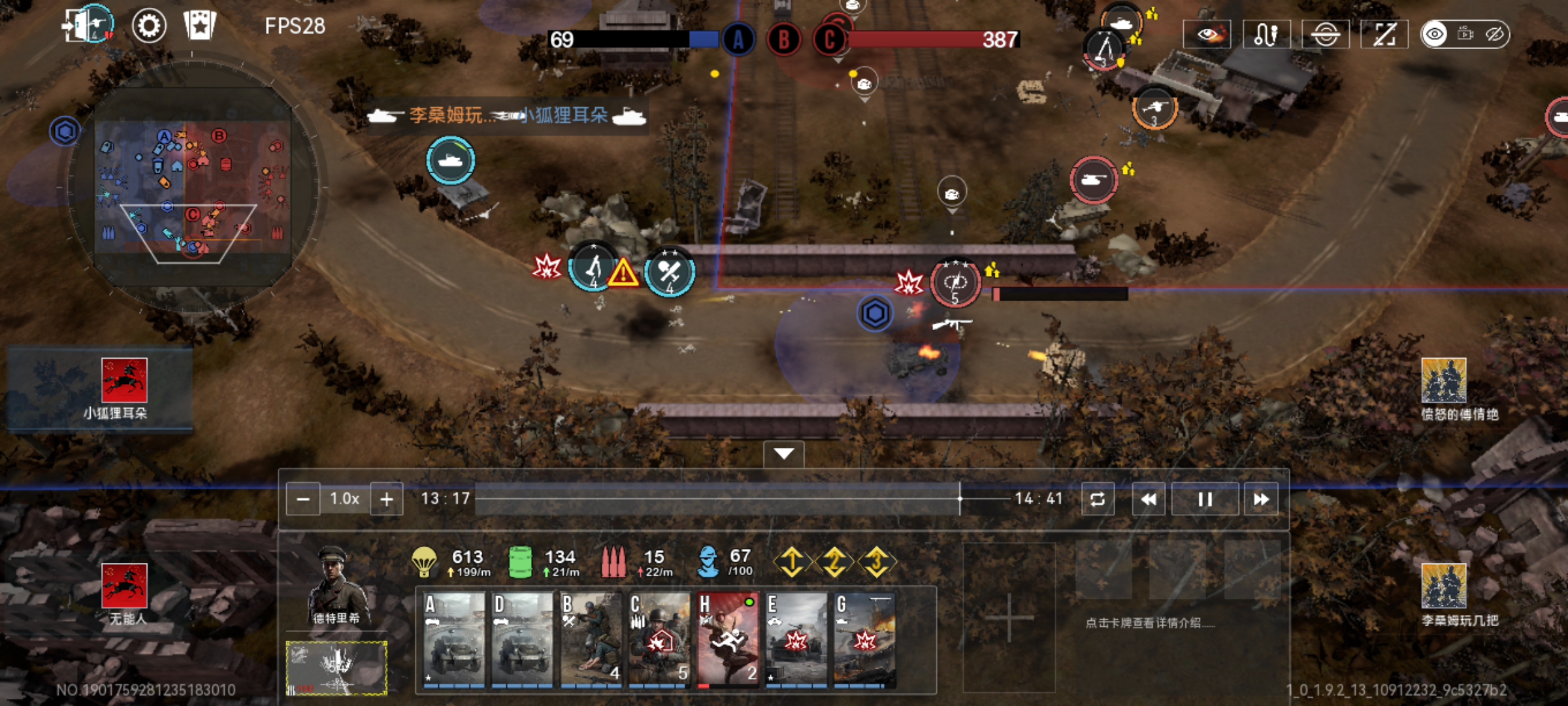Select unit card A
Viewport: 1568px width, 706px height.
(x=454, y=639)
